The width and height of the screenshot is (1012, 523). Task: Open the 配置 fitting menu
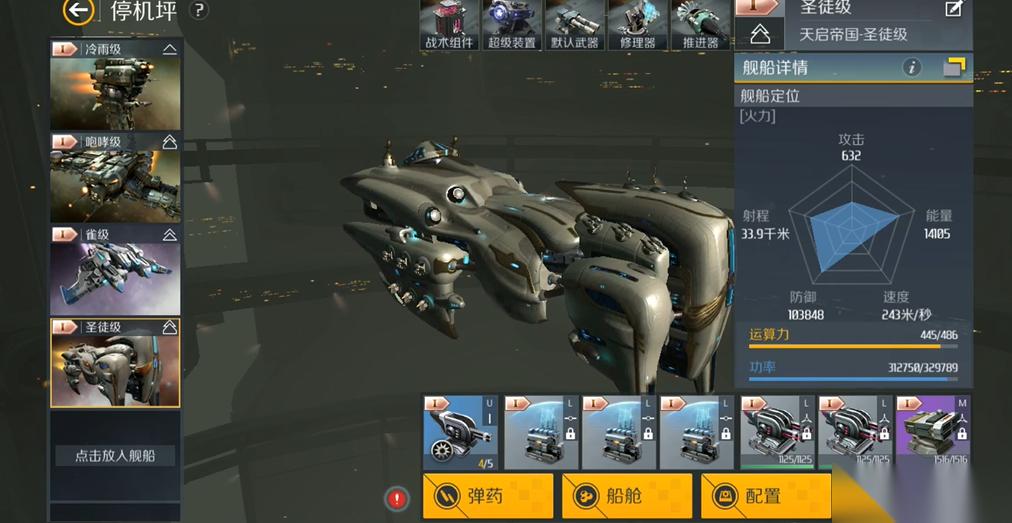point(765,495)
